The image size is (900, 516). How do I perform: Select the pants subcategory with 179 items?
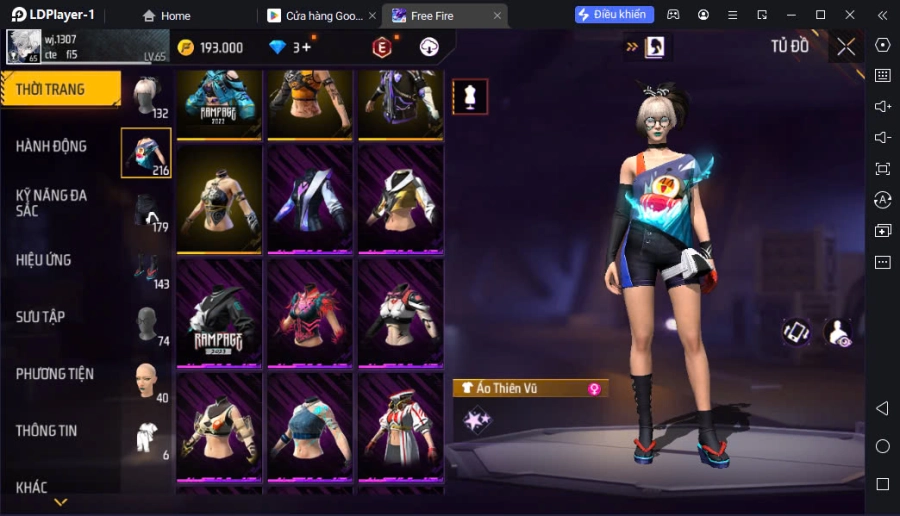coord(147,211)
